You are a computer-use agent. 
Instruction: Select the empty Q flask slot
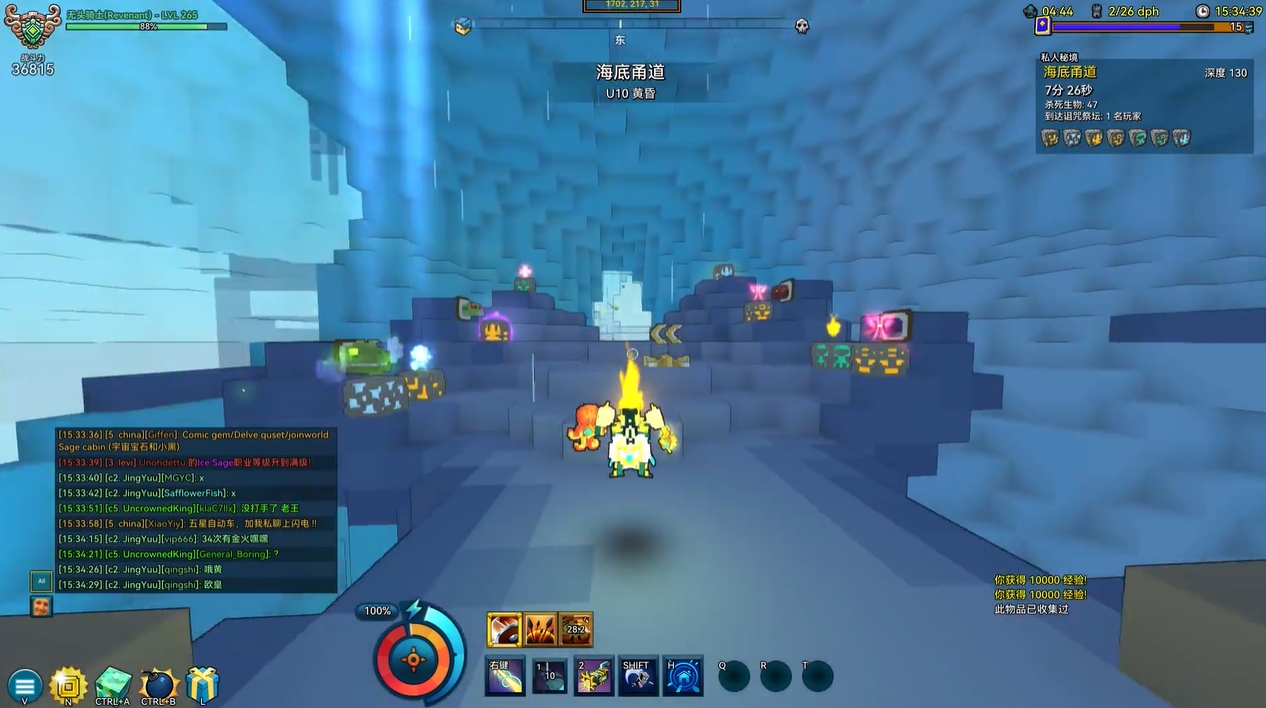733,676
